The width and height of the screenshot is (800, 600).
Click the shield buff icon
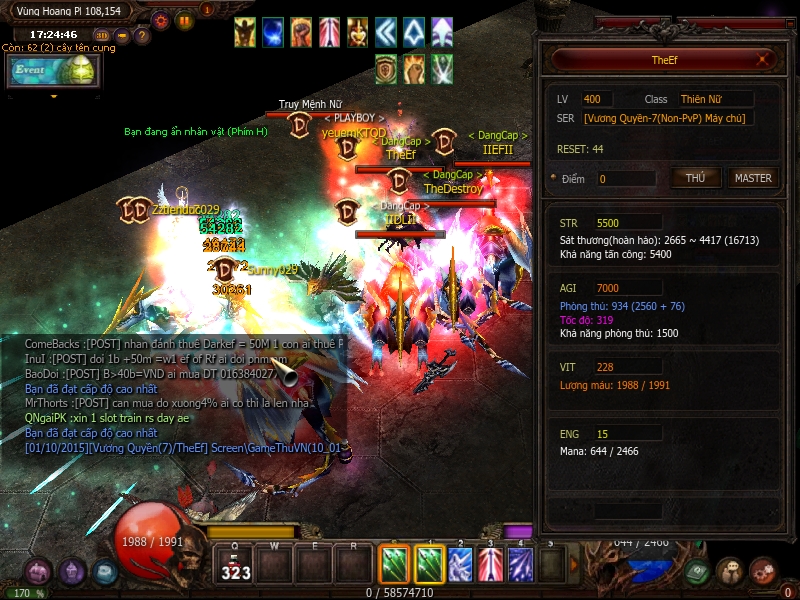387,68
